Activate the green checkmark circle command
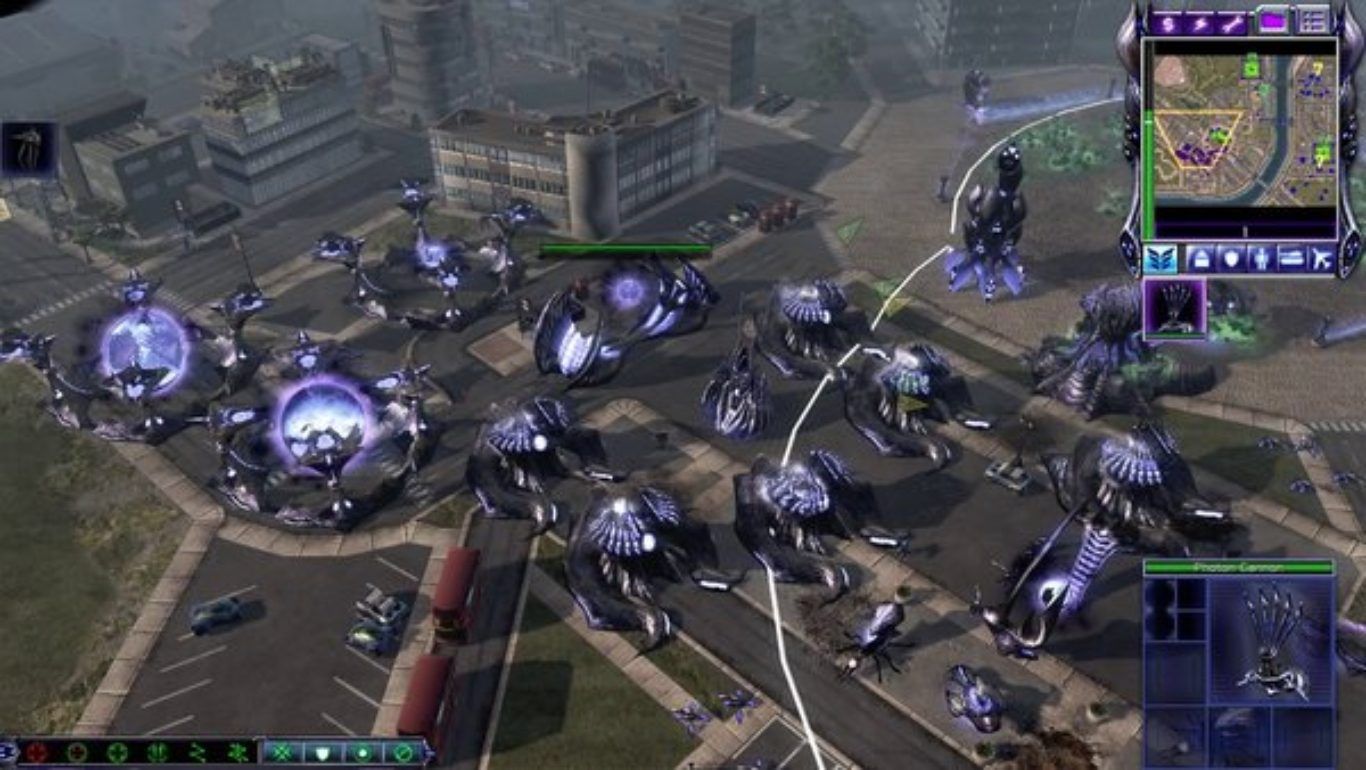The image size is (1366, 770). pos(404,753)
